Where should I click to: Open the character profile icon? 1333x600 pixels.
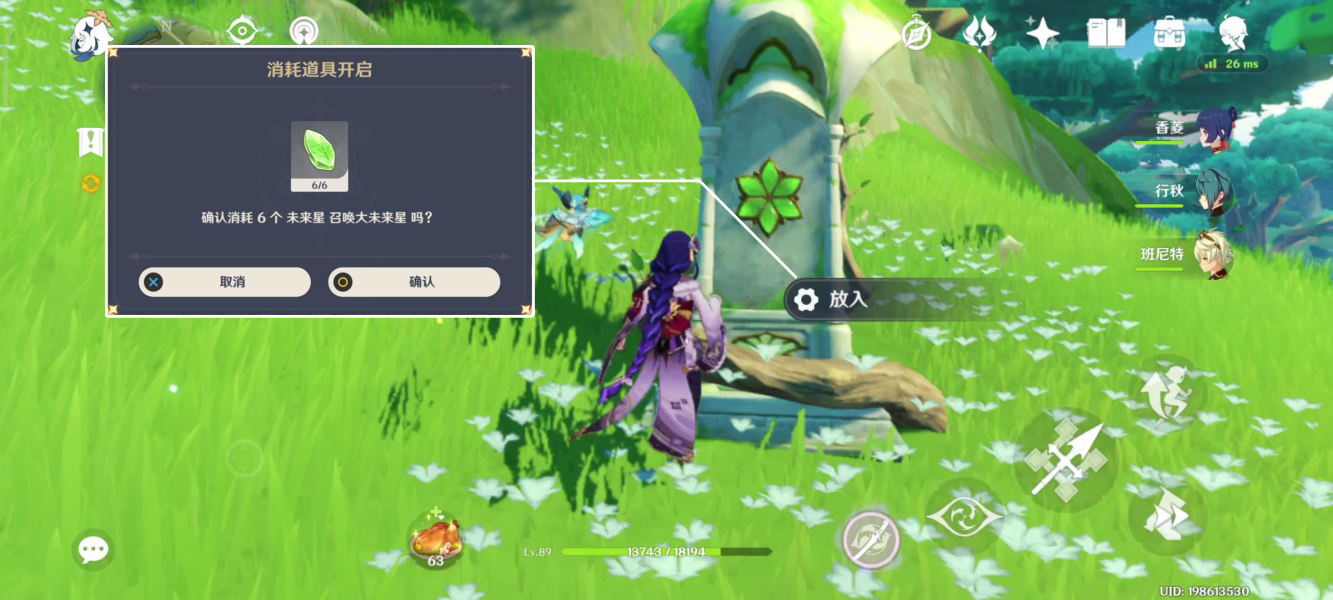point(1233,34)
